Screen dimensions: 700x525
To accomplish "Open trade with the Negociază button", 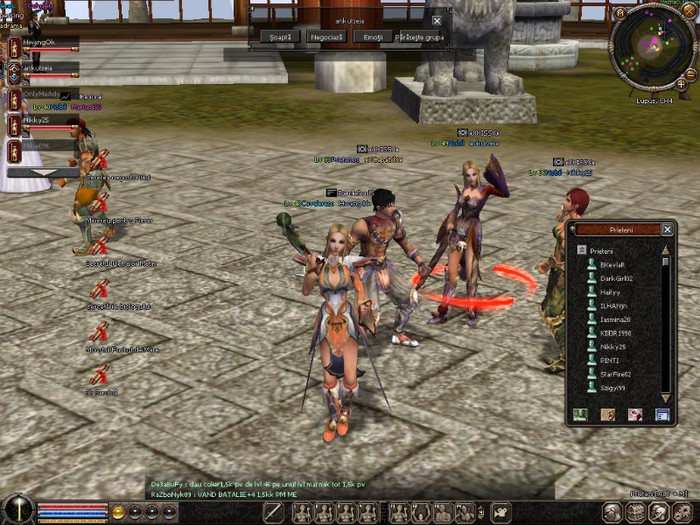I will click(x=327, y=37).
